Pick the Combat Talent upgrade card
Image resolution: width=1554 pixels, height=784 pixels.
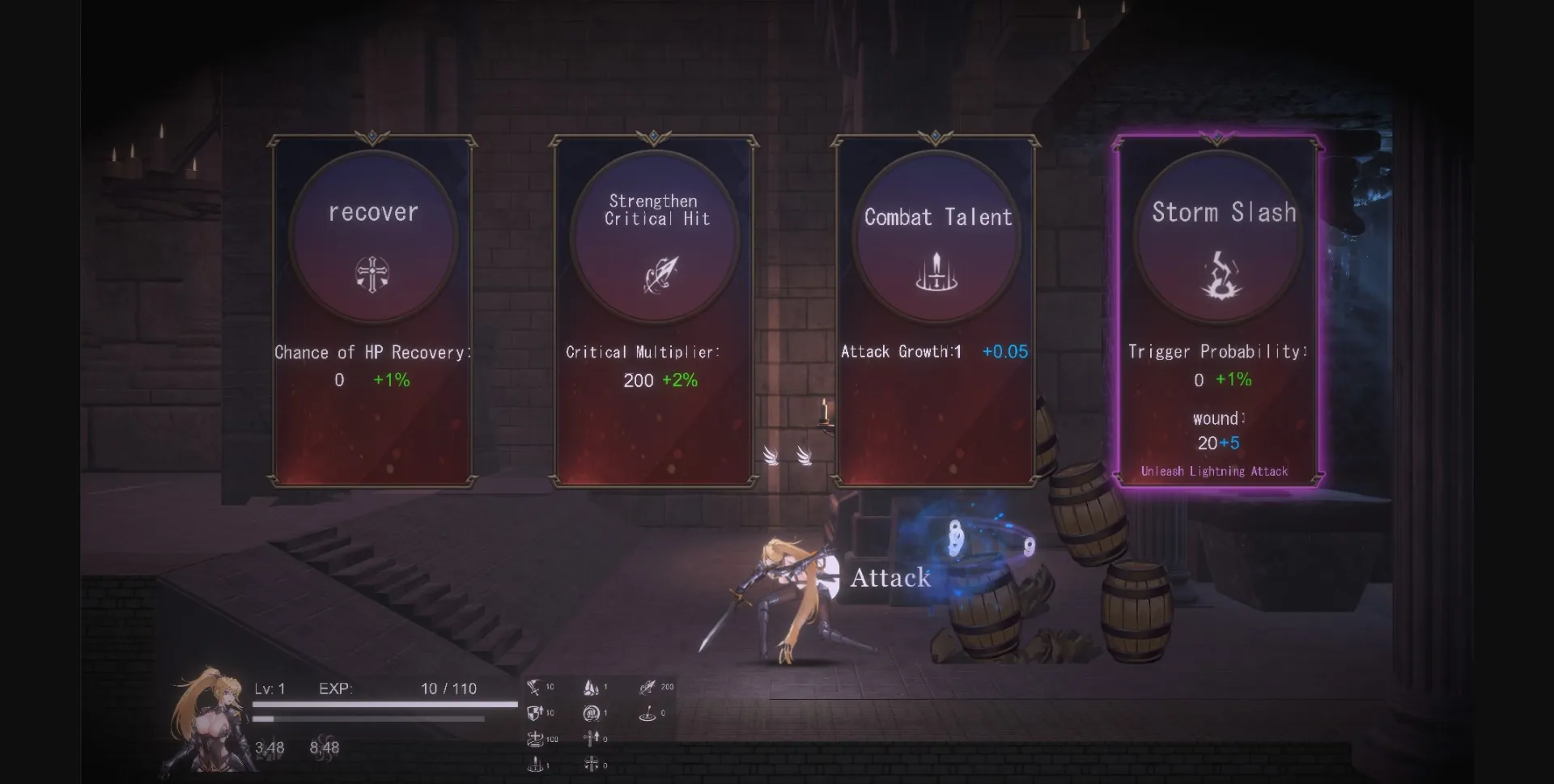936,311
